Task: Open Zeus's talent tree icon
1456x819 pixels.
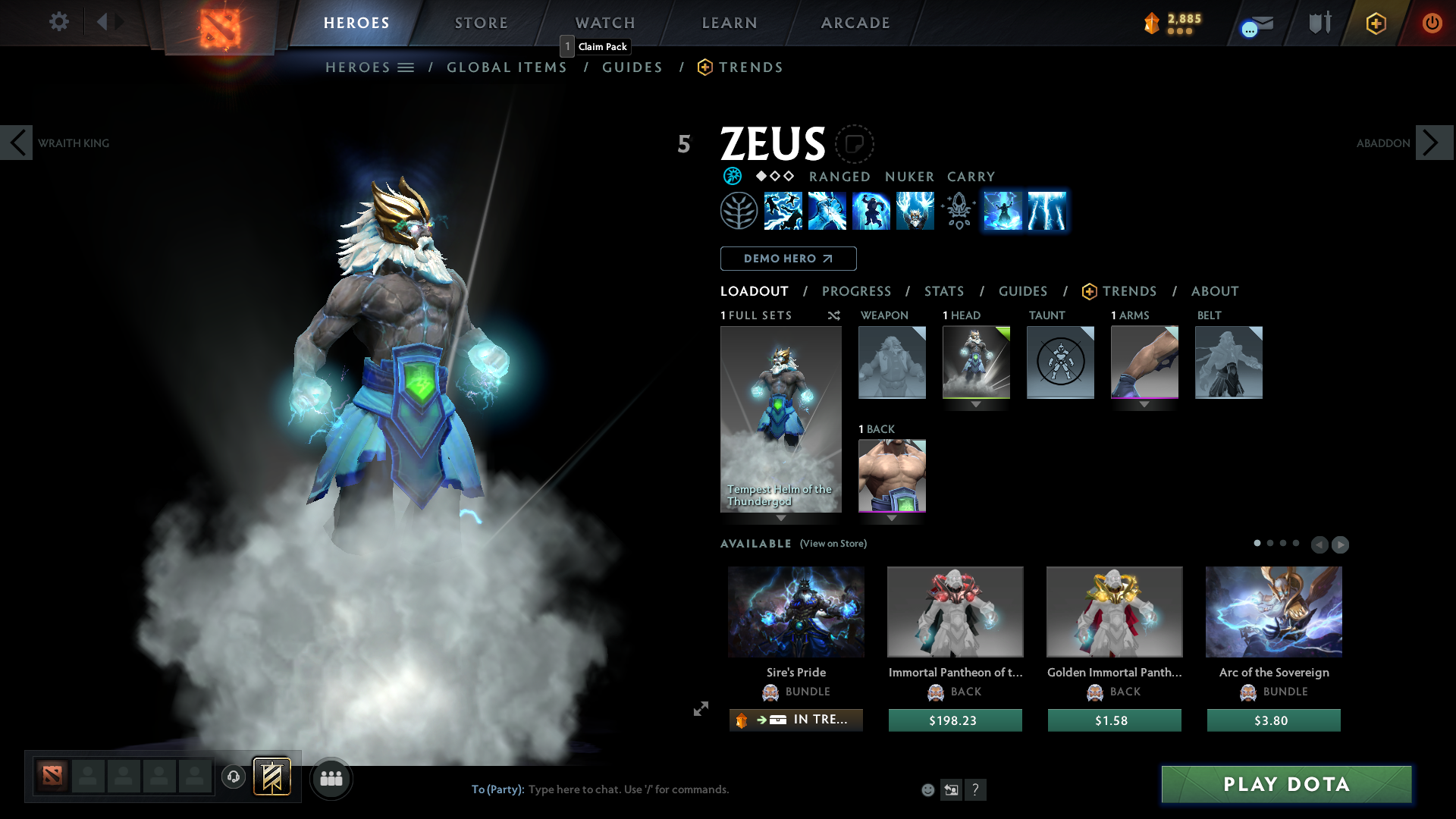Action: (x=739, y=211)
